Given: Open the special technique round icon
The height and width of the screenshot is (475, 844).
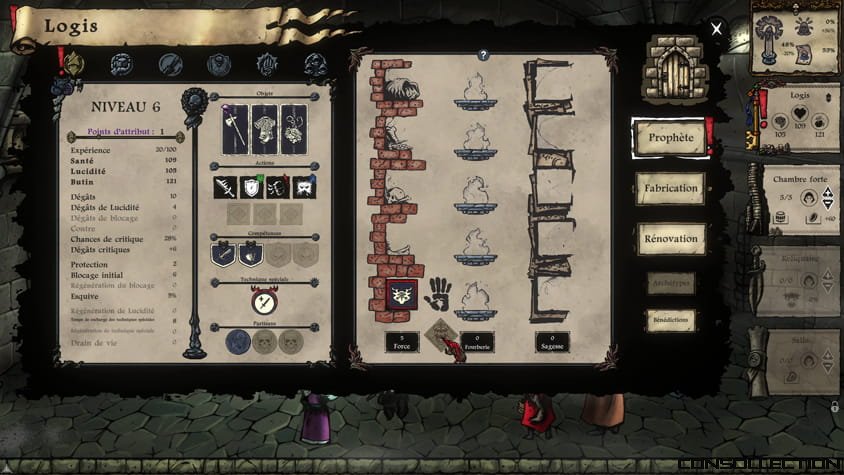Looking at the screenshot, I should tap(264, 300).
